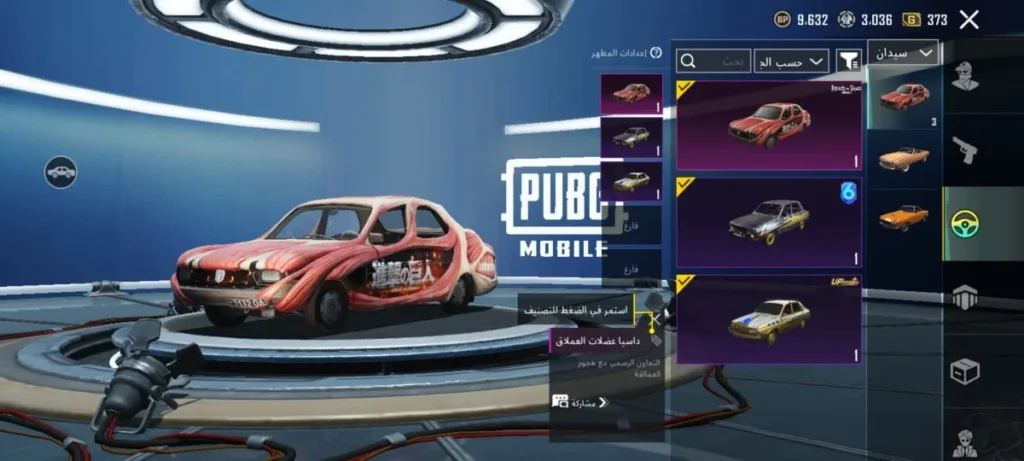
Task: Click the Share button
Action: (580, 402)
